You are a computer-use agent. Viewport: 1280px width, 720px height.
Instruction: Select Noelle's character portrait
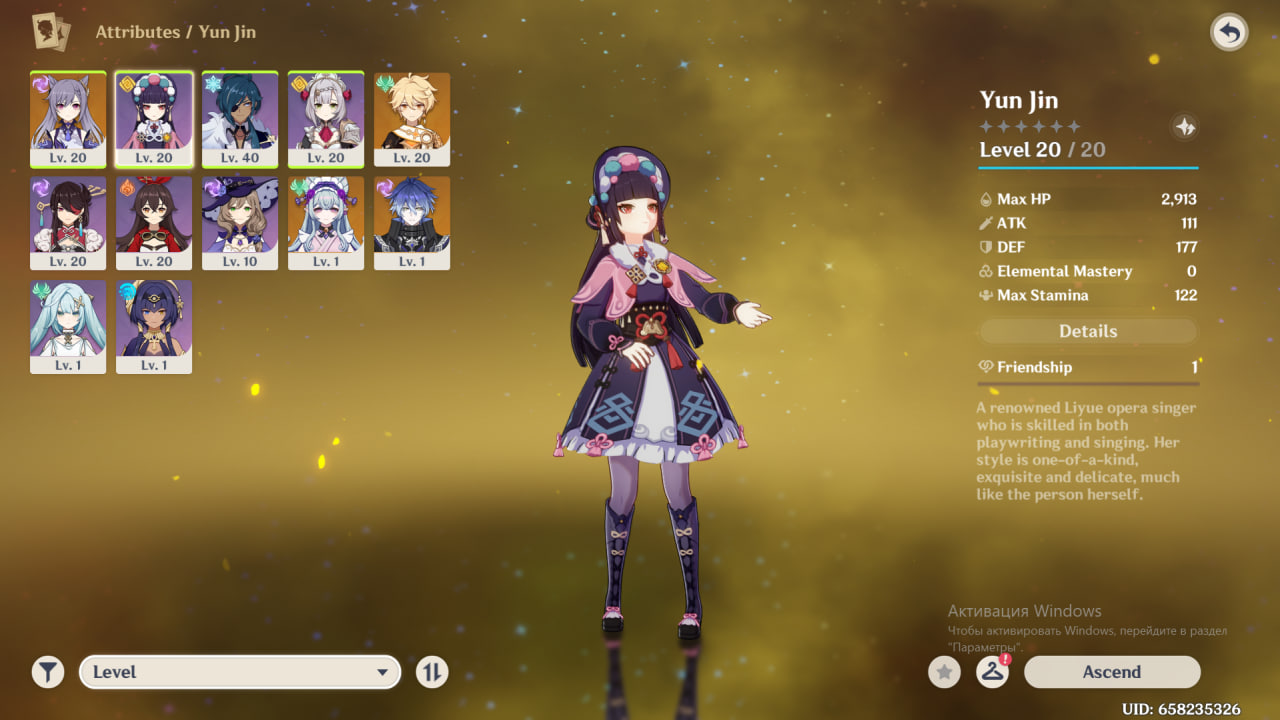click(326, 118)
